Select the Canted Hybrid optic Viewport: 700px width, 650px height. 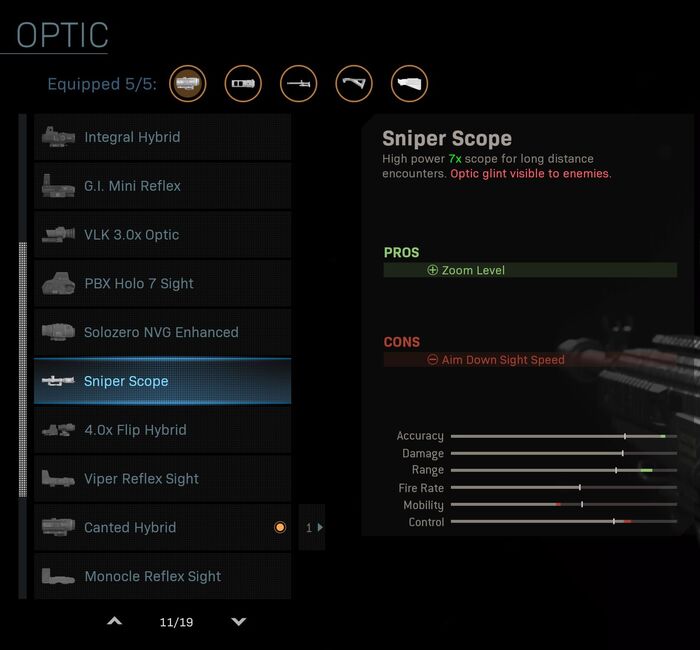point(162,528)
